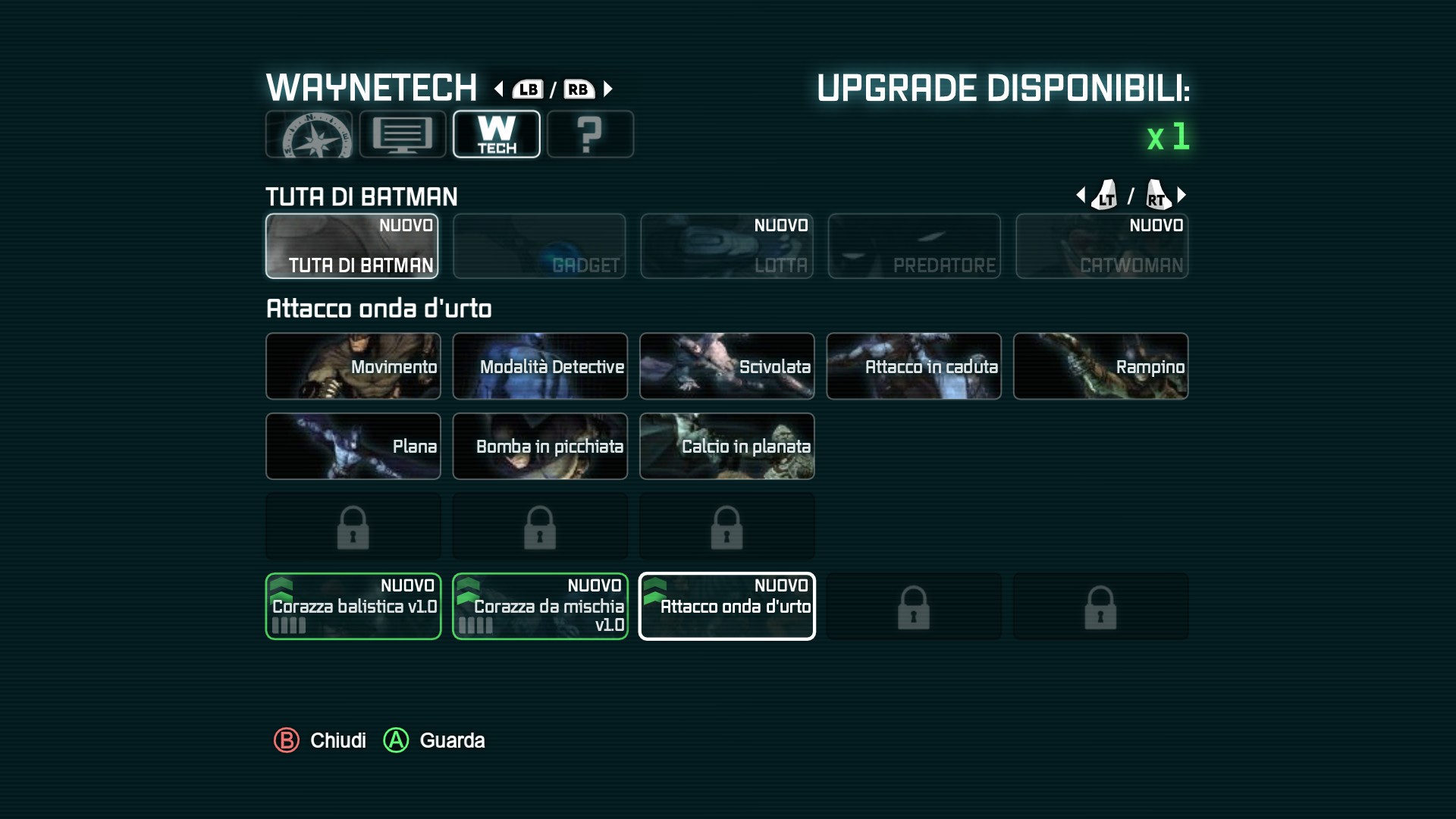Select the WayneTech W tab
The height and width of the screenshot is (819, 1456).
[x=497, y=134]
